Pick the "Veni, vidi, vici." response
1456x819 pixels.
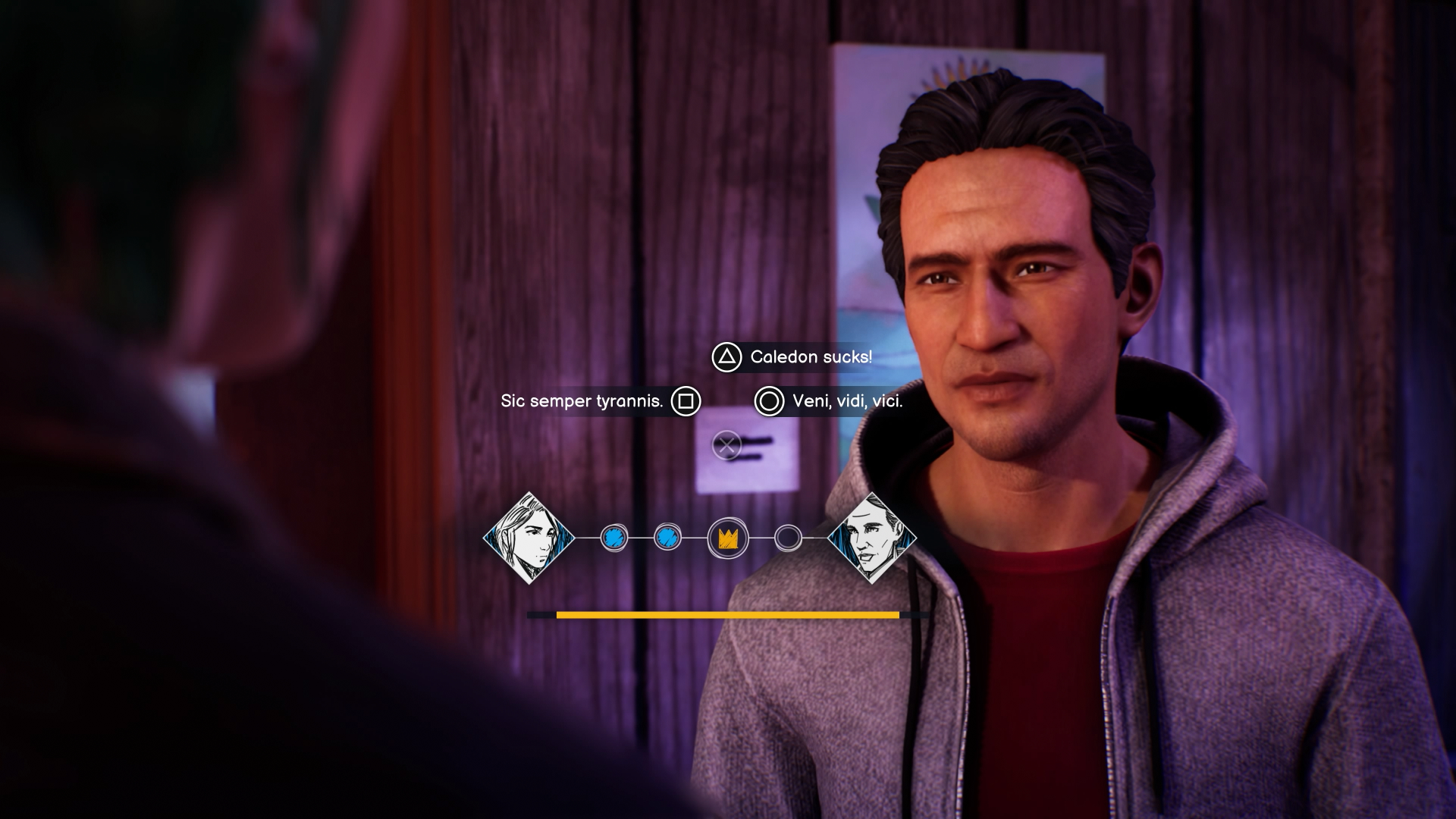click(846, 401)
